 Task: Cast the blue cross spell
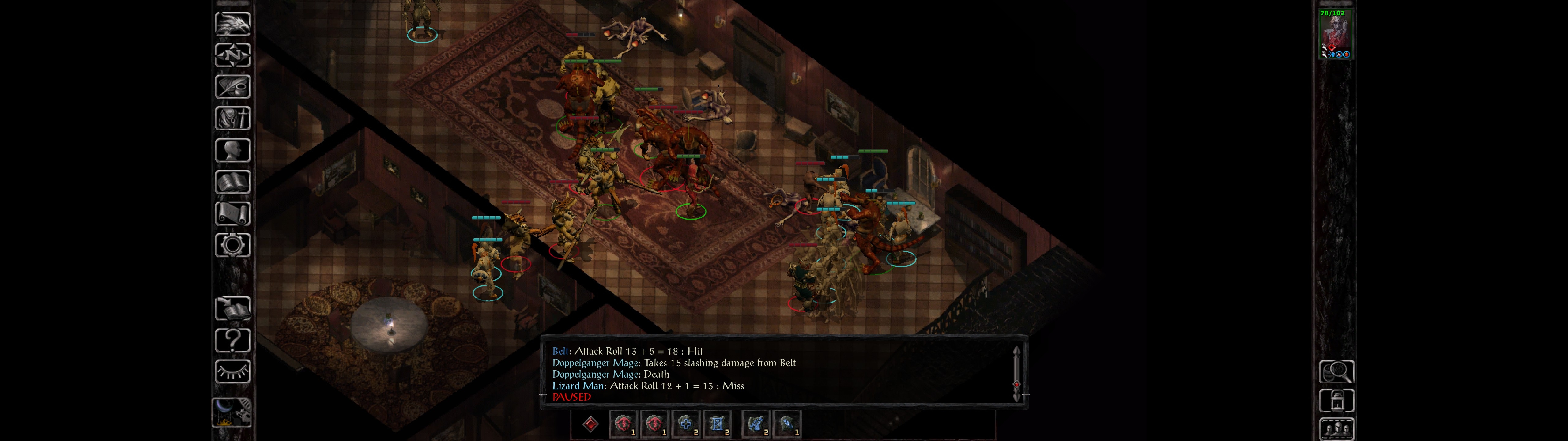[685, 424]
